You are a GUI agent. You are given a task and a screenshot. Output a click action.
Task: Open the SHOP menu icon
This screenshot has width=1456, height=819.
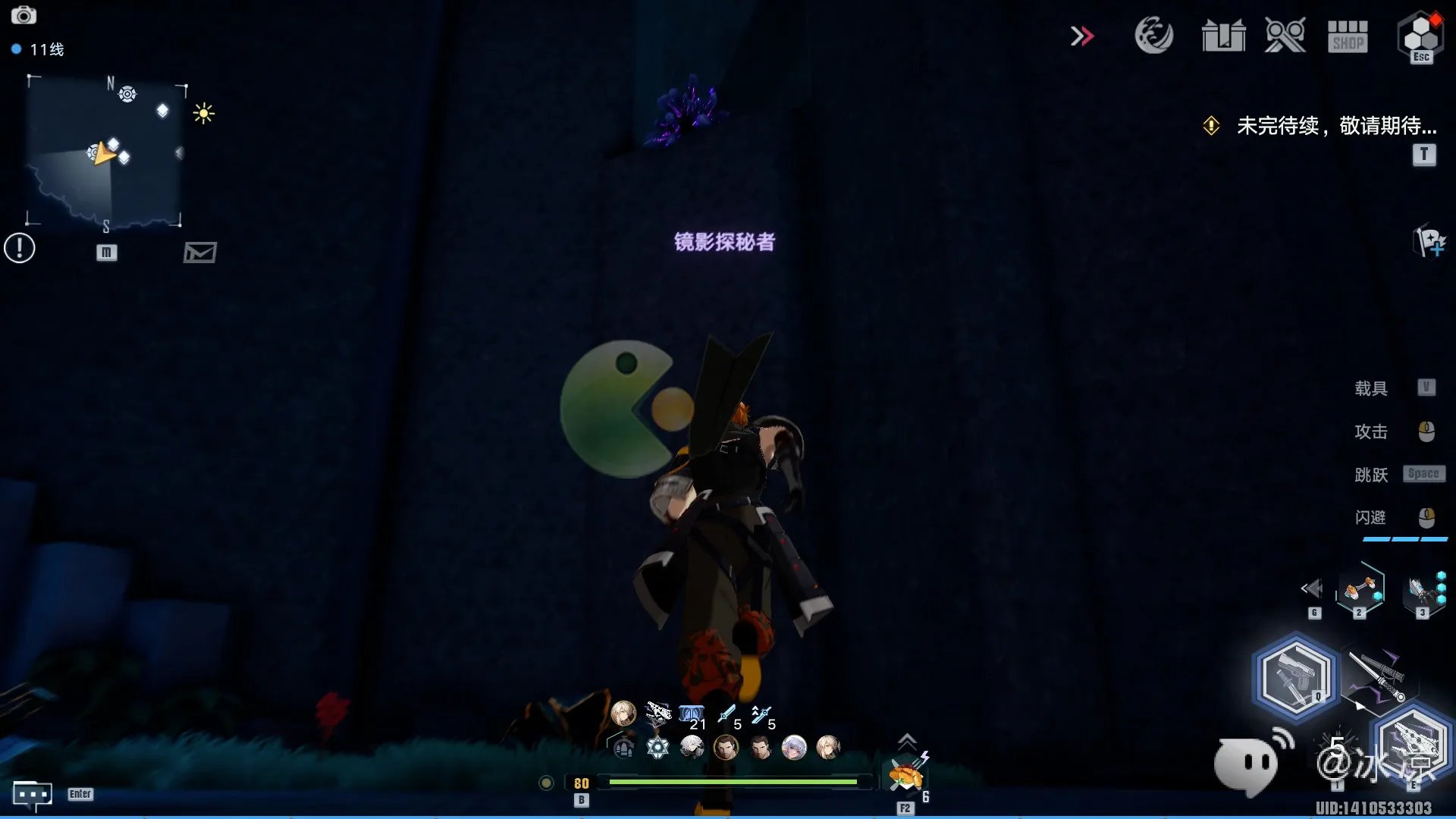click(1348, 36)
